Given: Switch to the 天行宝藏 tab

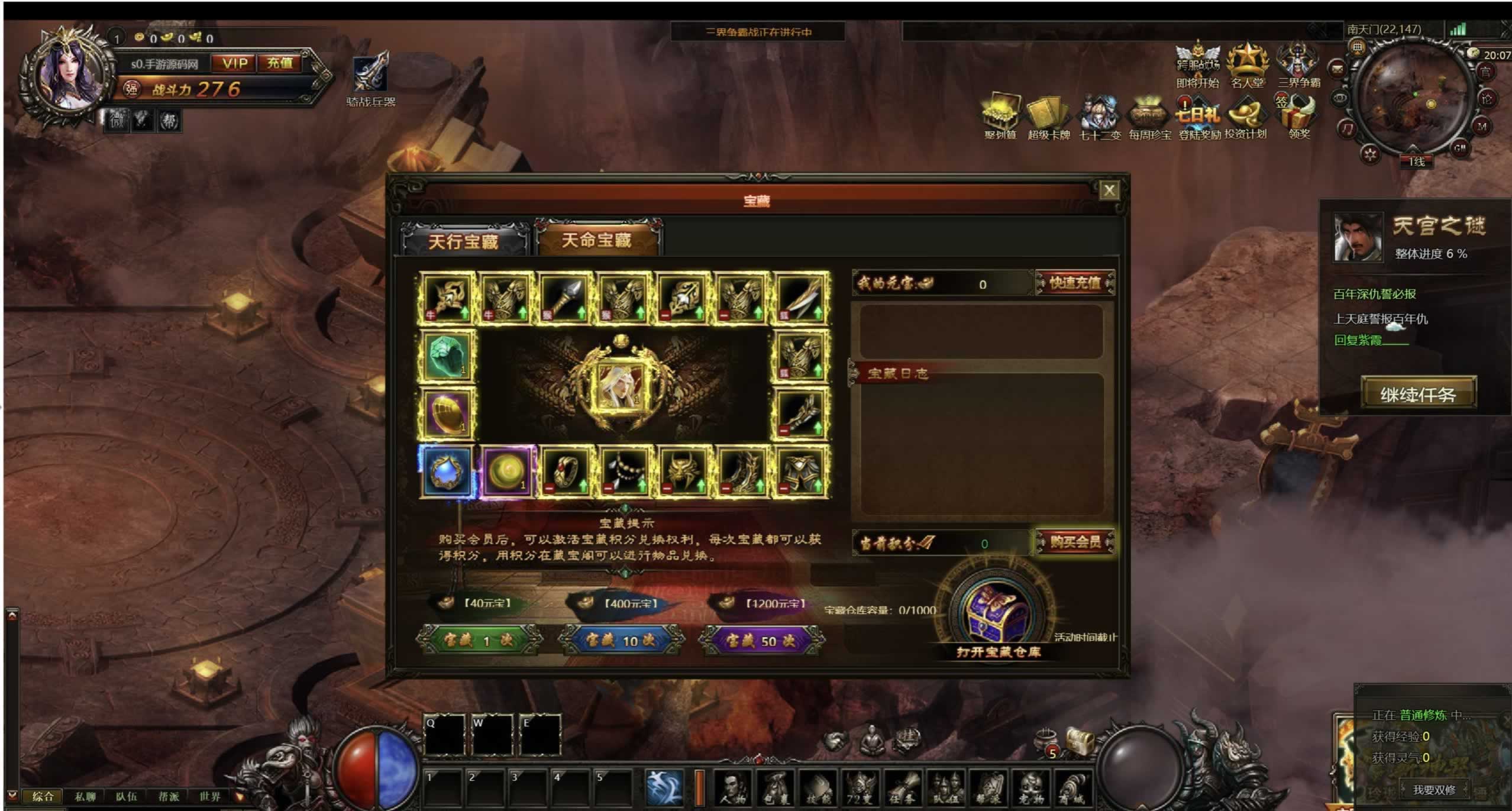Looking at the screenshot, I should [x=463, y=241].
